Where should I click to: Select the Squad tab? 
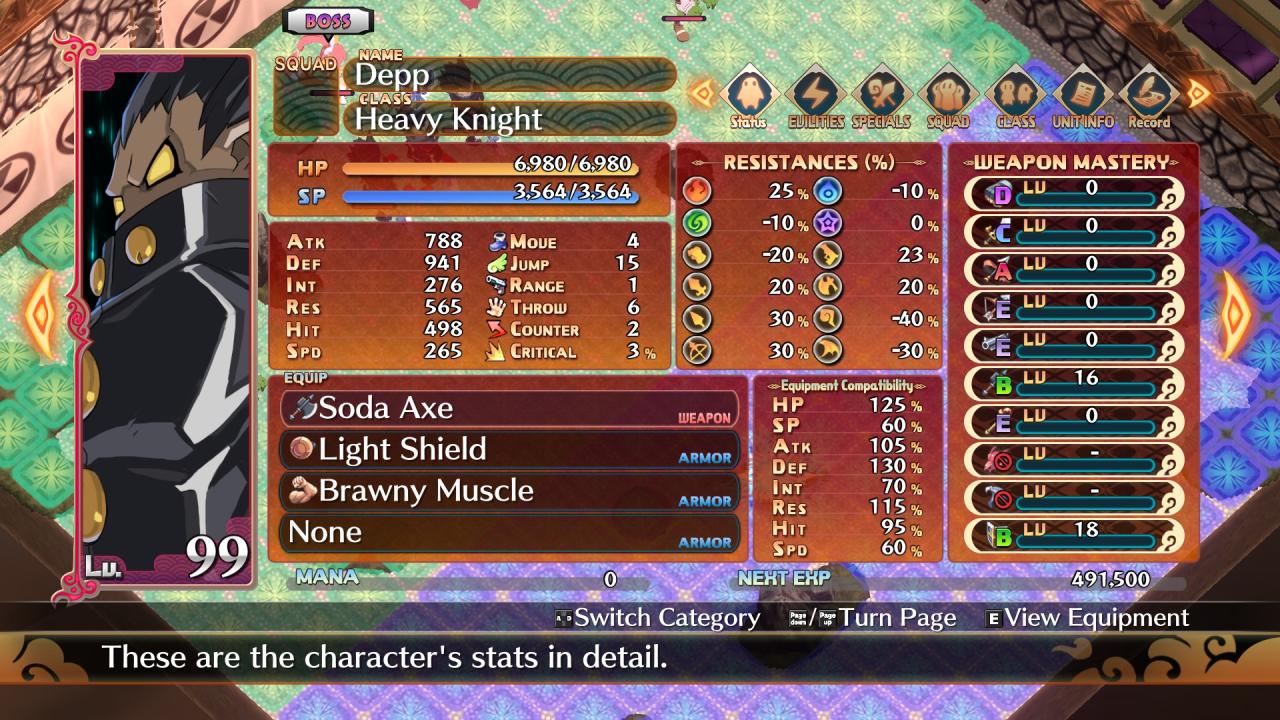click(948, 96)
